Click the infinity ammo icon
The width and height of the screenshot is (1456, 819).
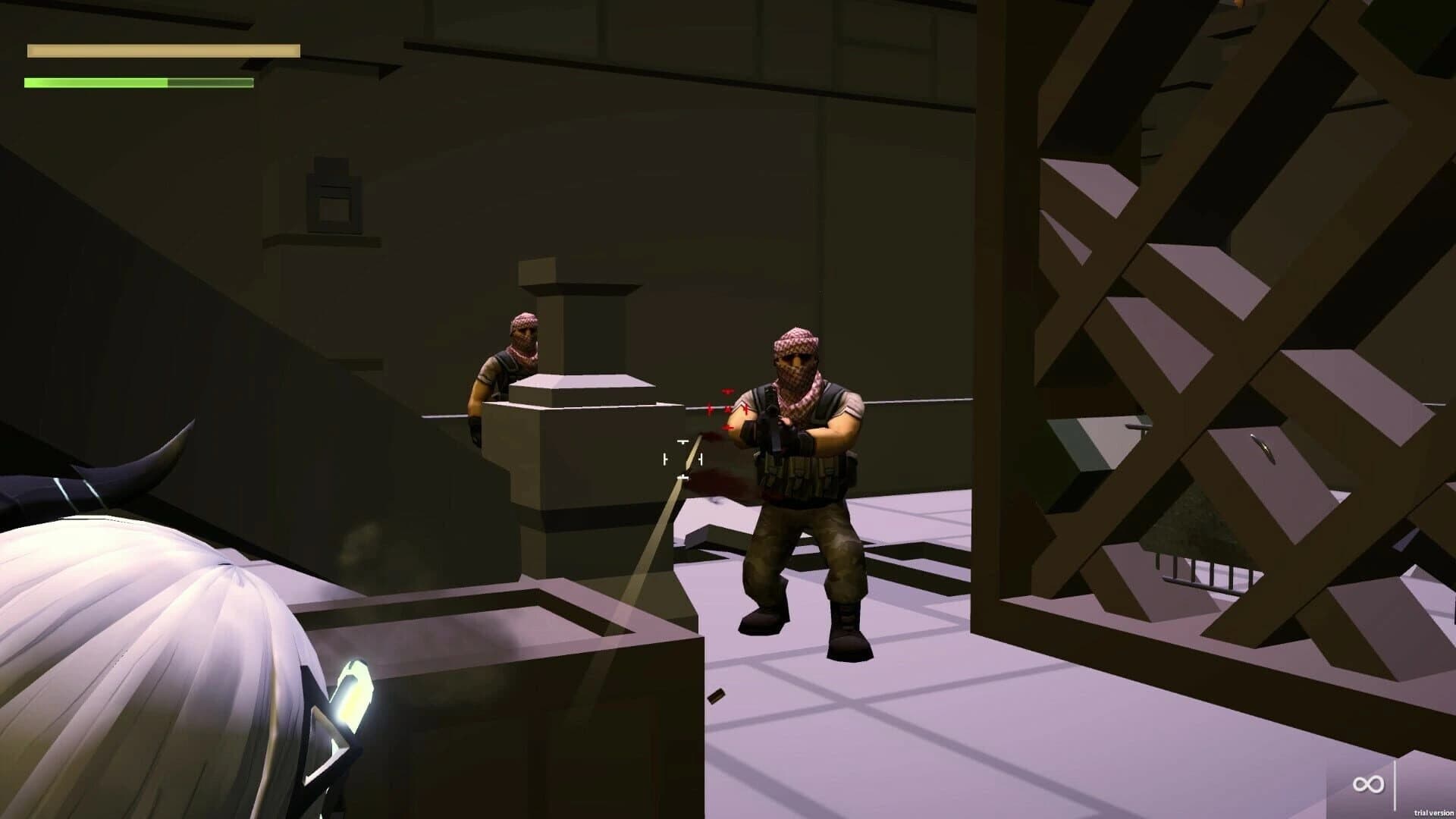tap(1369, 784)
